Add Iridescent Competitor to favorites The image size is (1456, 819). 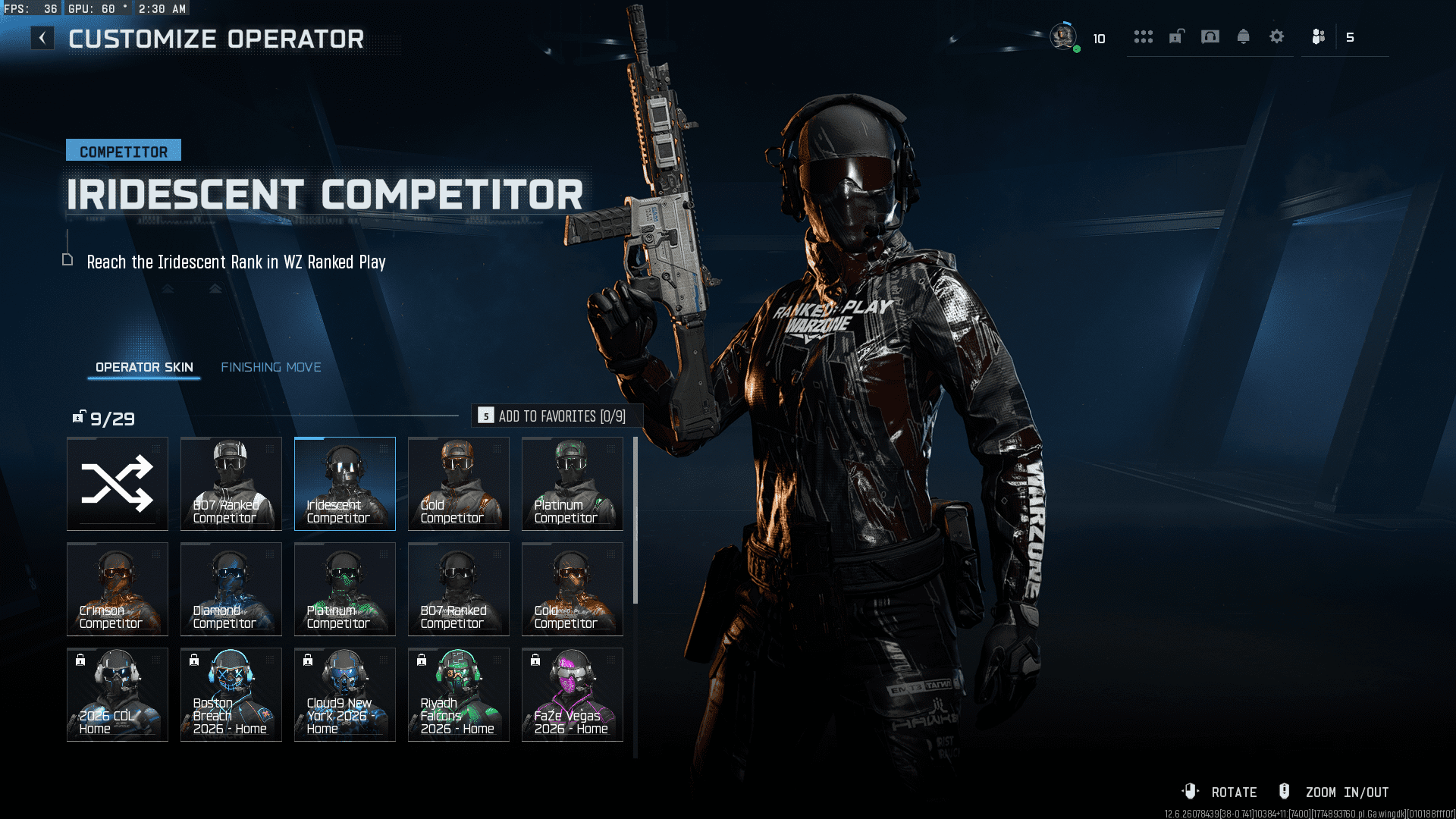tap(557, 416)
